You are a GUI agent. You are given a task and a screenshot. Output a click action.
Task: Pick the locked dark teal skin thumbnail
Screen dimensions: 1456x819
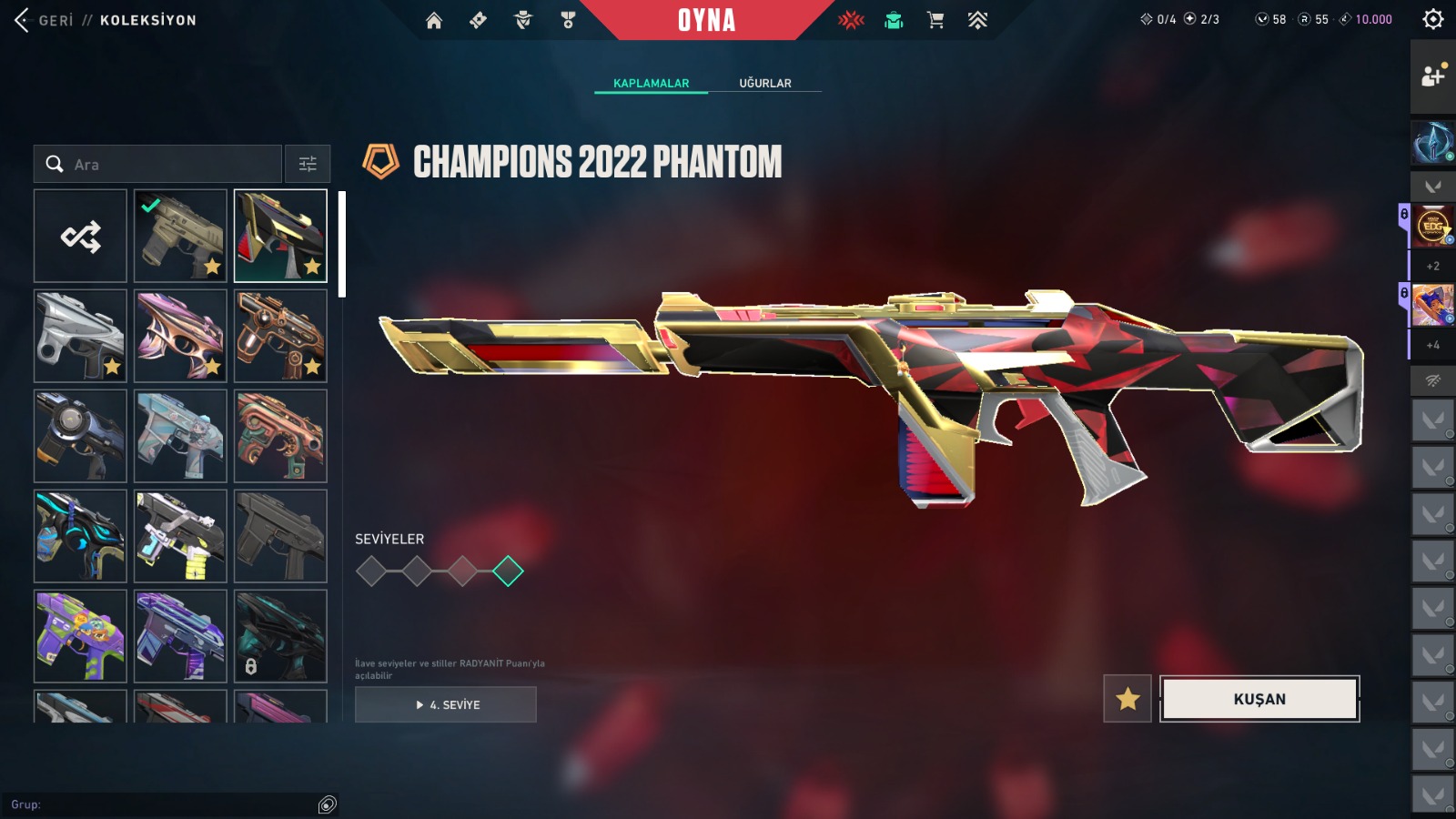(x=280, y=636)
